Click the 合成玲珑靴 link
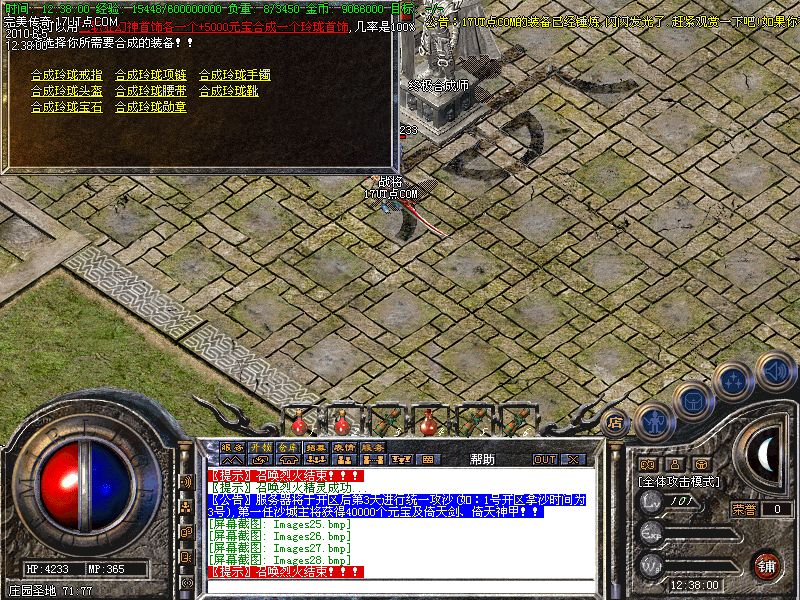800x600 pixels. click(228, 91)
